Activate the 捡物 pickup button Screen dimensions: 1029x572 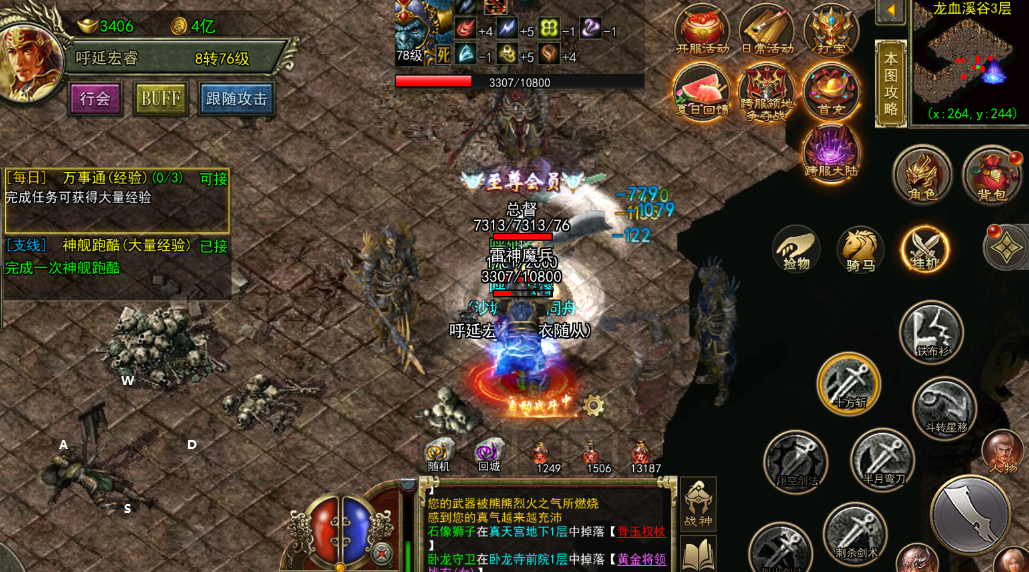796,250
